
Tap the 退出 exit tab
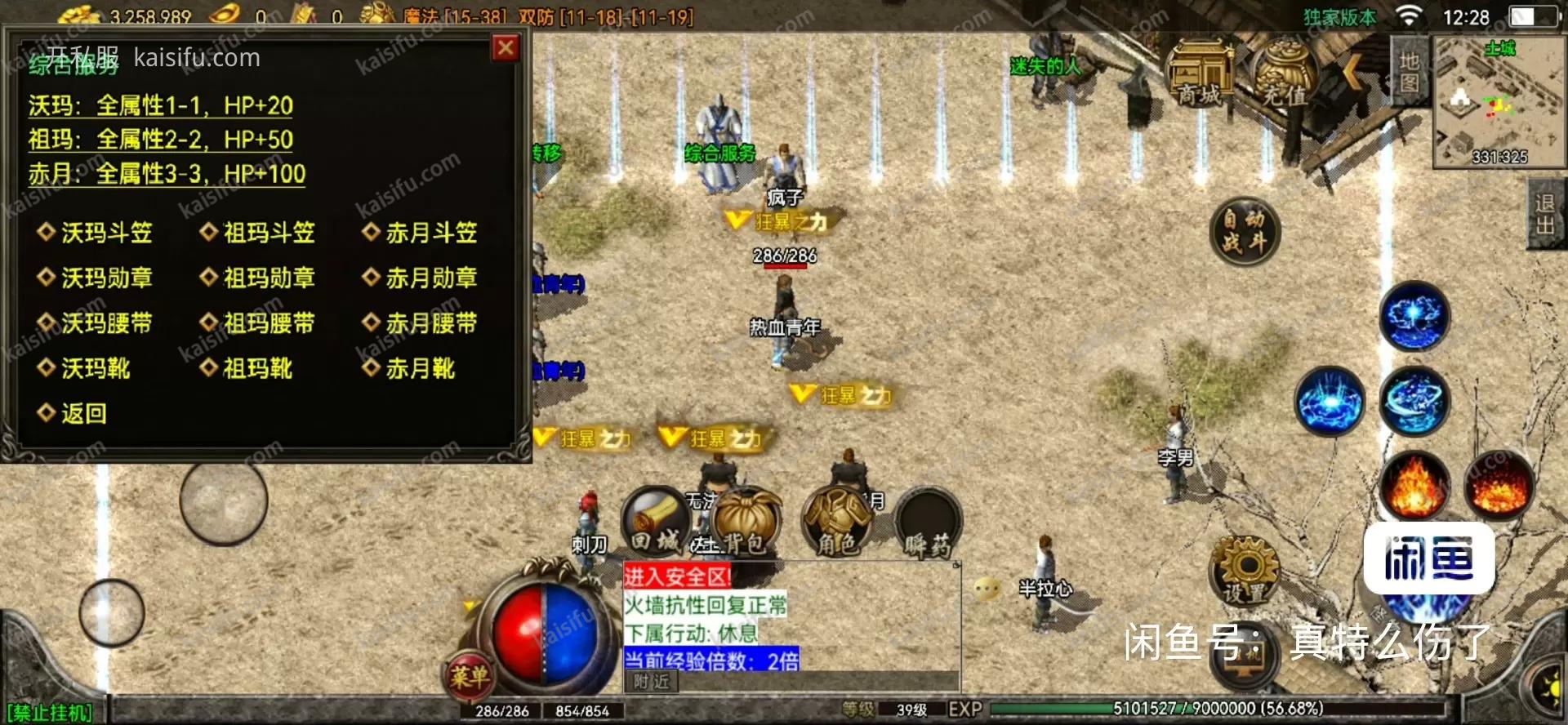point(1544,214)
